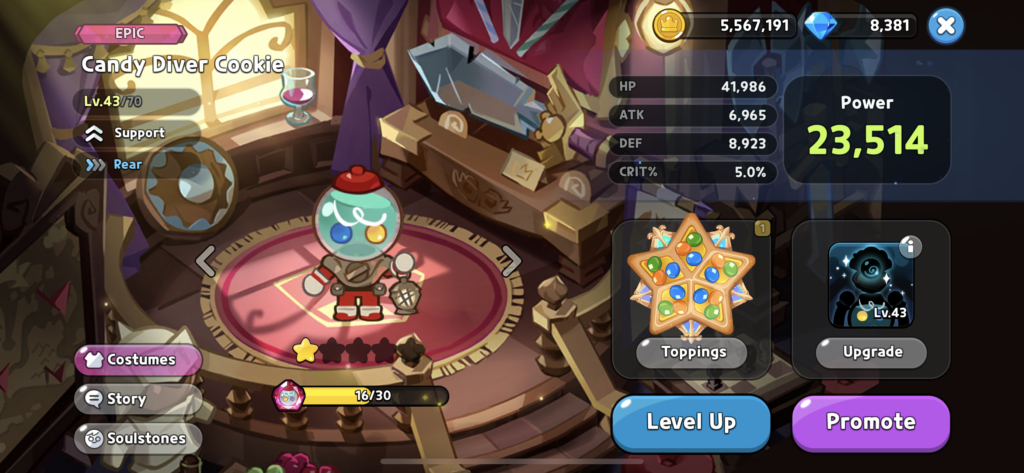Tap the blue crystal currency icon
The width and height of the screenshot is (1024, 473).
pyautogui.click(x=820, y=26)
